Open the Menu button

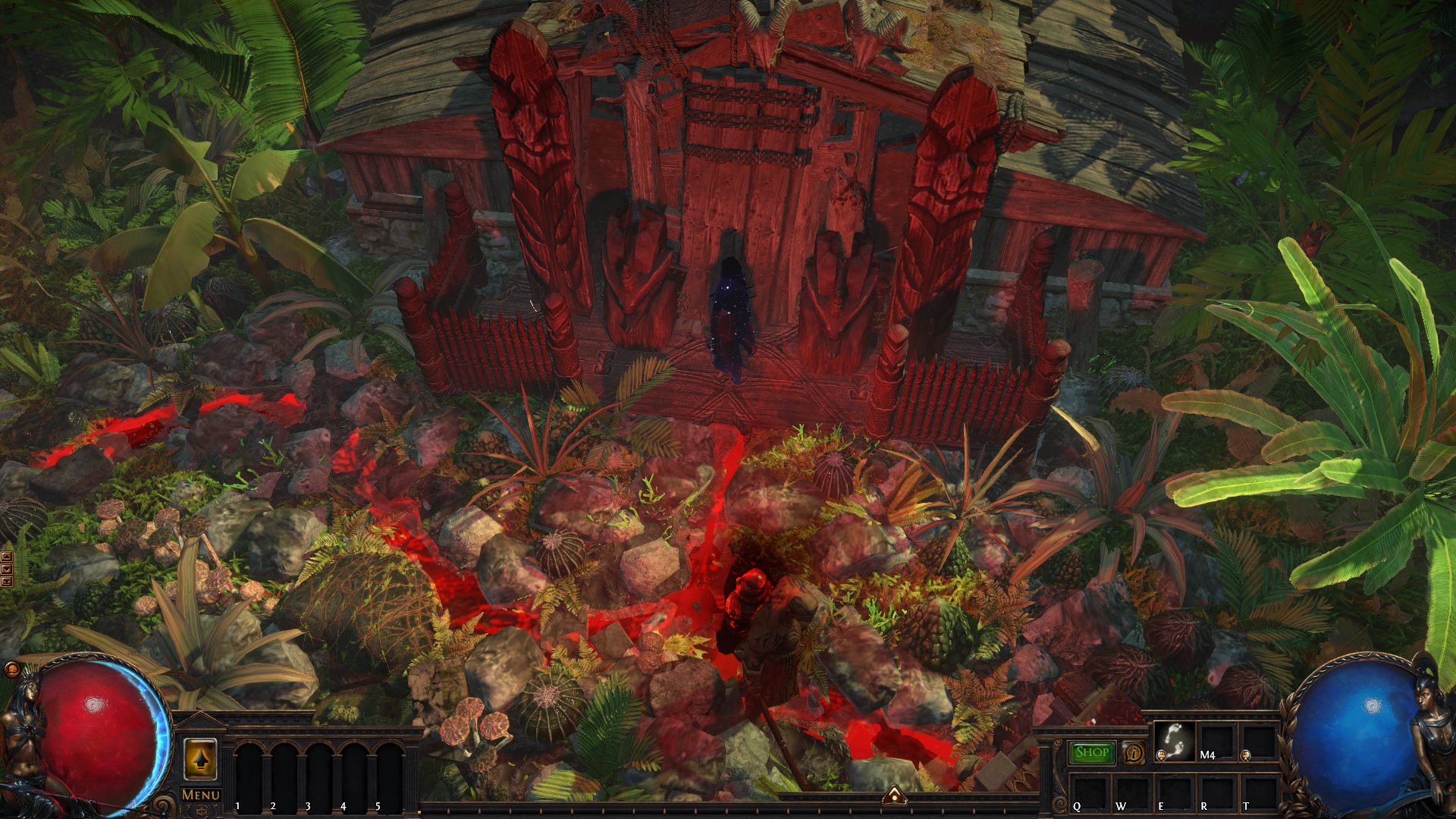pos(201,795)
